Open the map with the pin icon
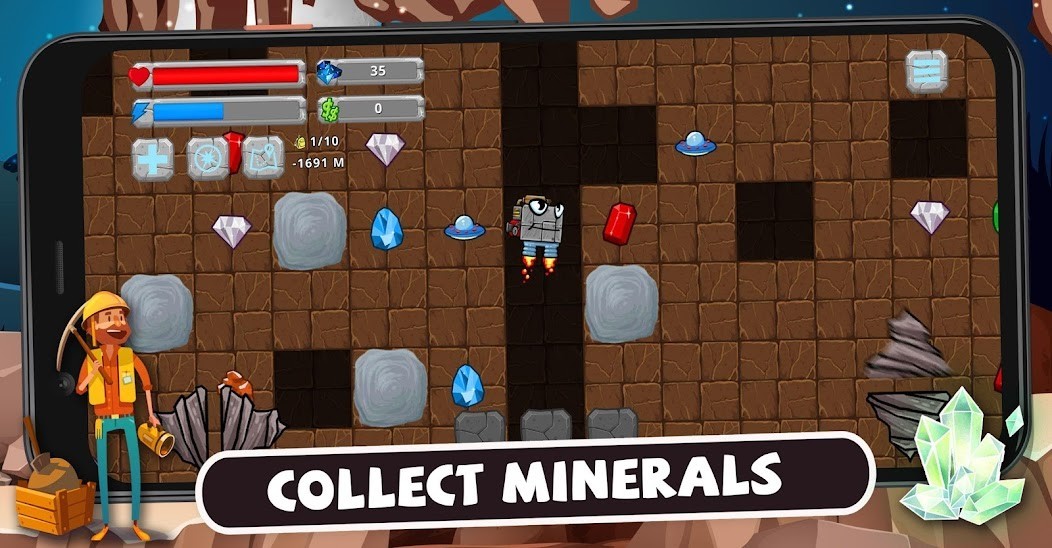Image resolution: width=1052 pixels, height=548 pixels. coord(262,157)
